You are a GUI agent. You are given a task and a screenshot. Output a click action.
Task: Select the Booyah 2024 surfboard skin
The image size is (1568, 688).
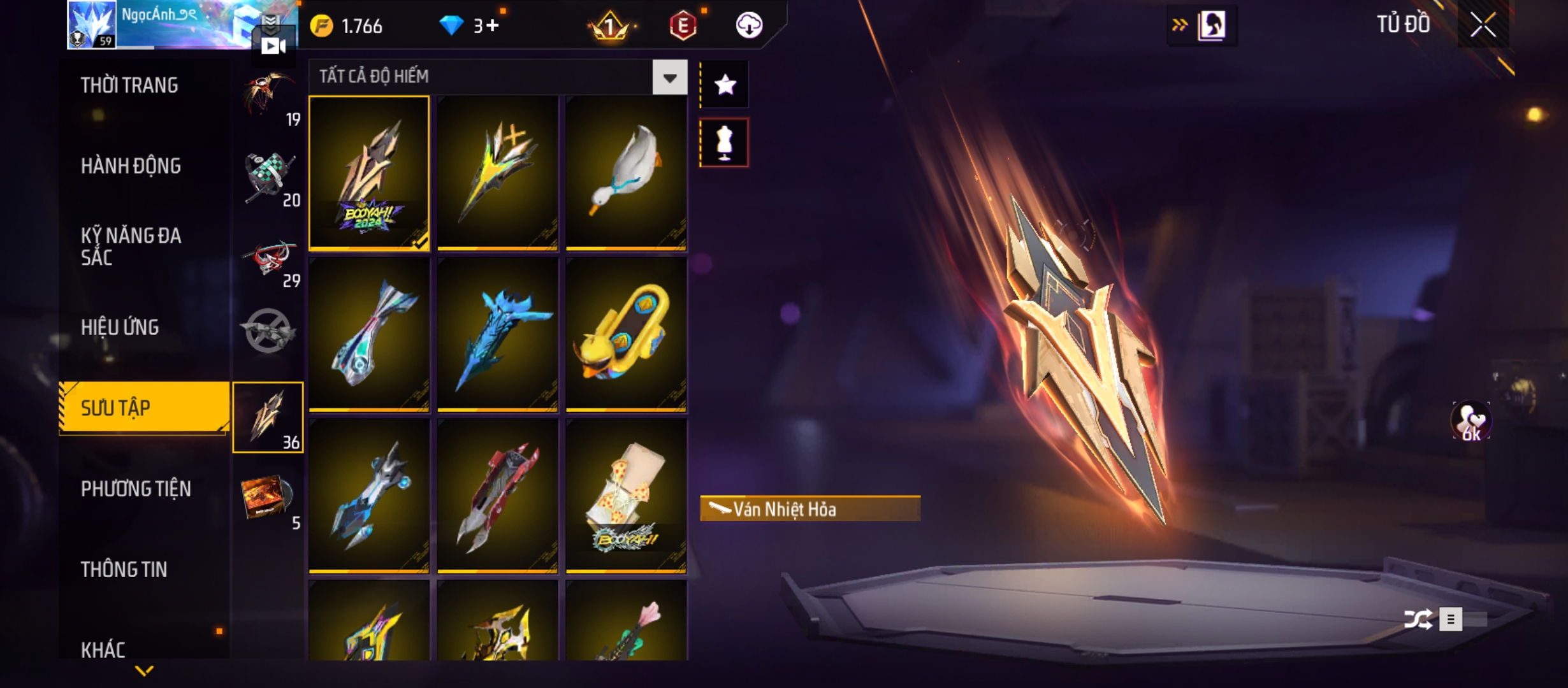[x=369, y=173]
